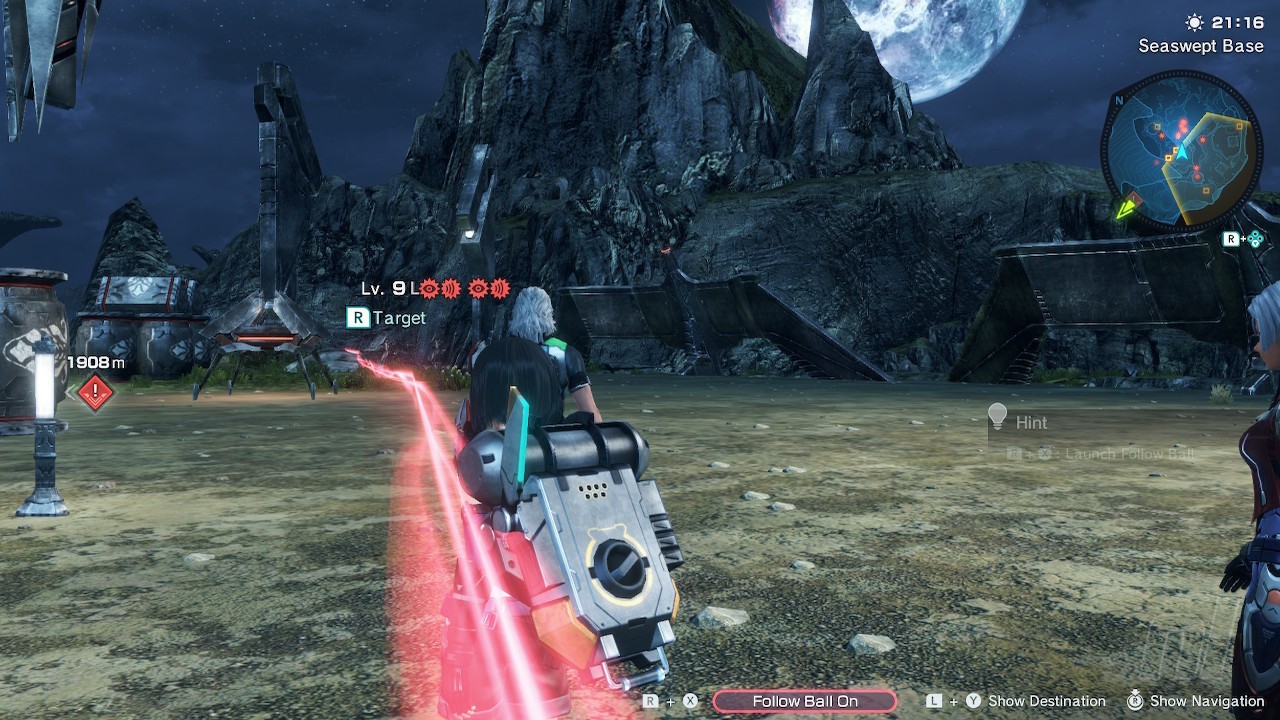Select the Target prompt label

[x=398, y=318]
